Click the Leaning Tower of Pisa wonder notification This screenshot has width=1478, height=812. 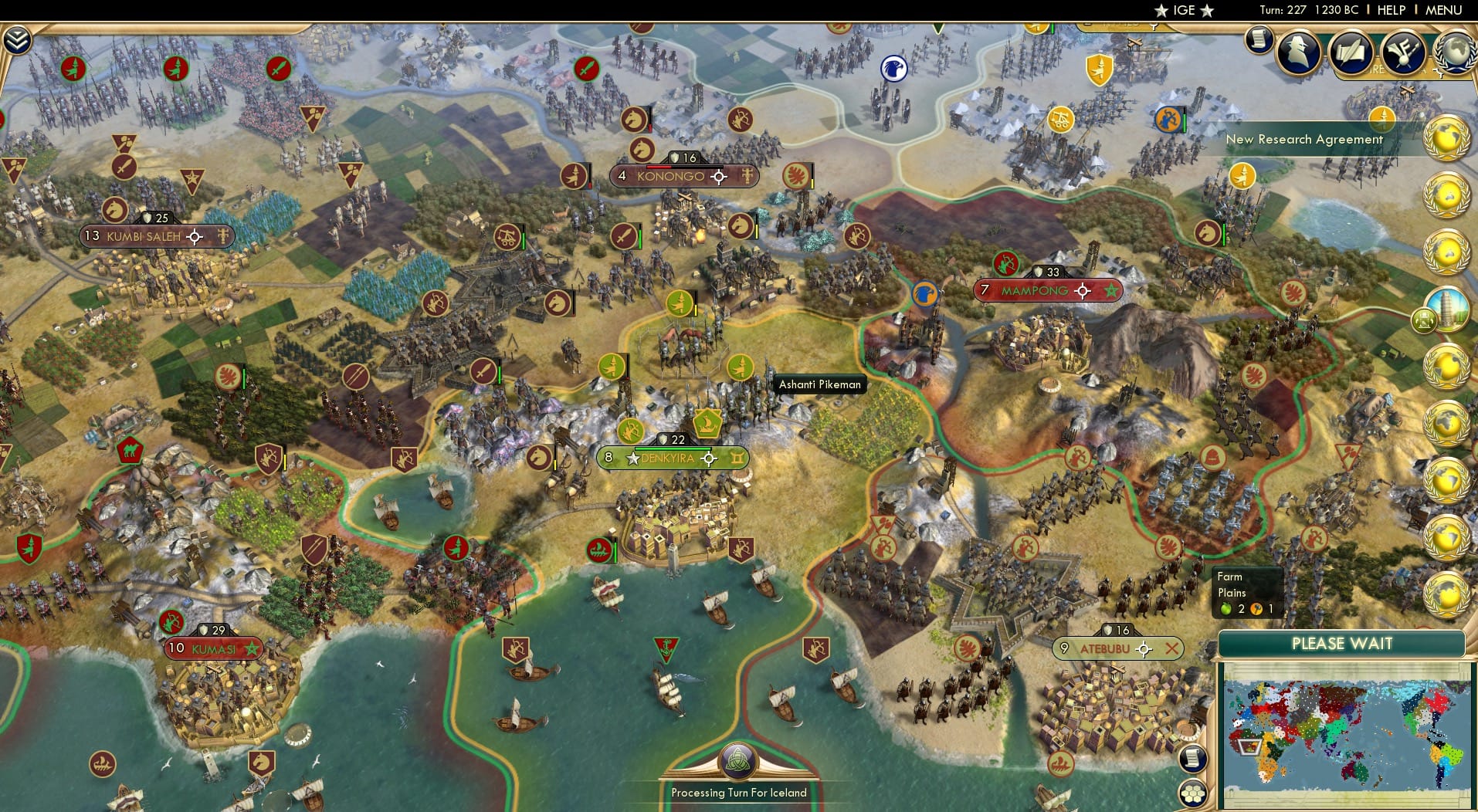1447,309
